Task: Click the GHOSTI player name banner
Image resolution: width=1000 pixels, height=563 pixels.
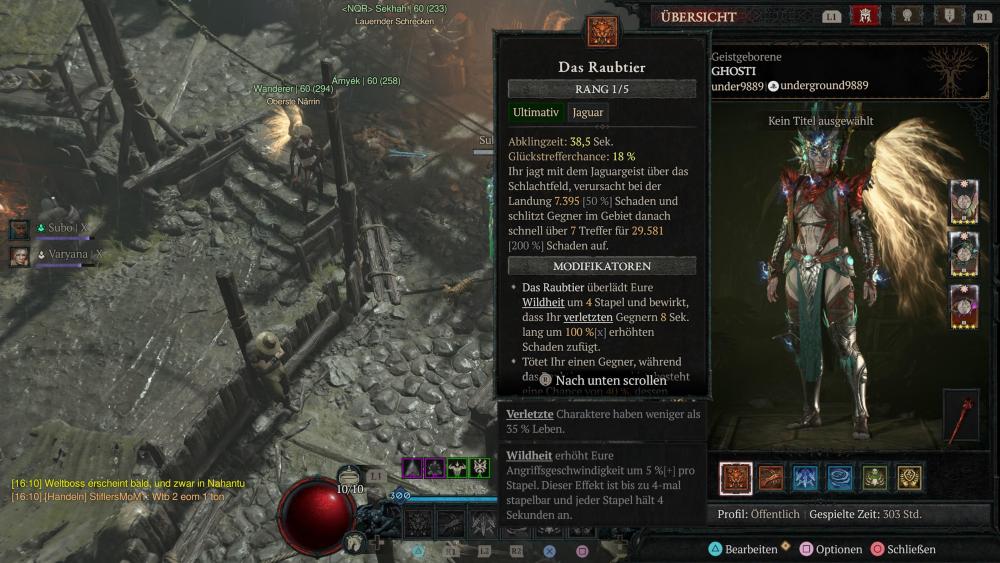Action: [x=735, y=72]
